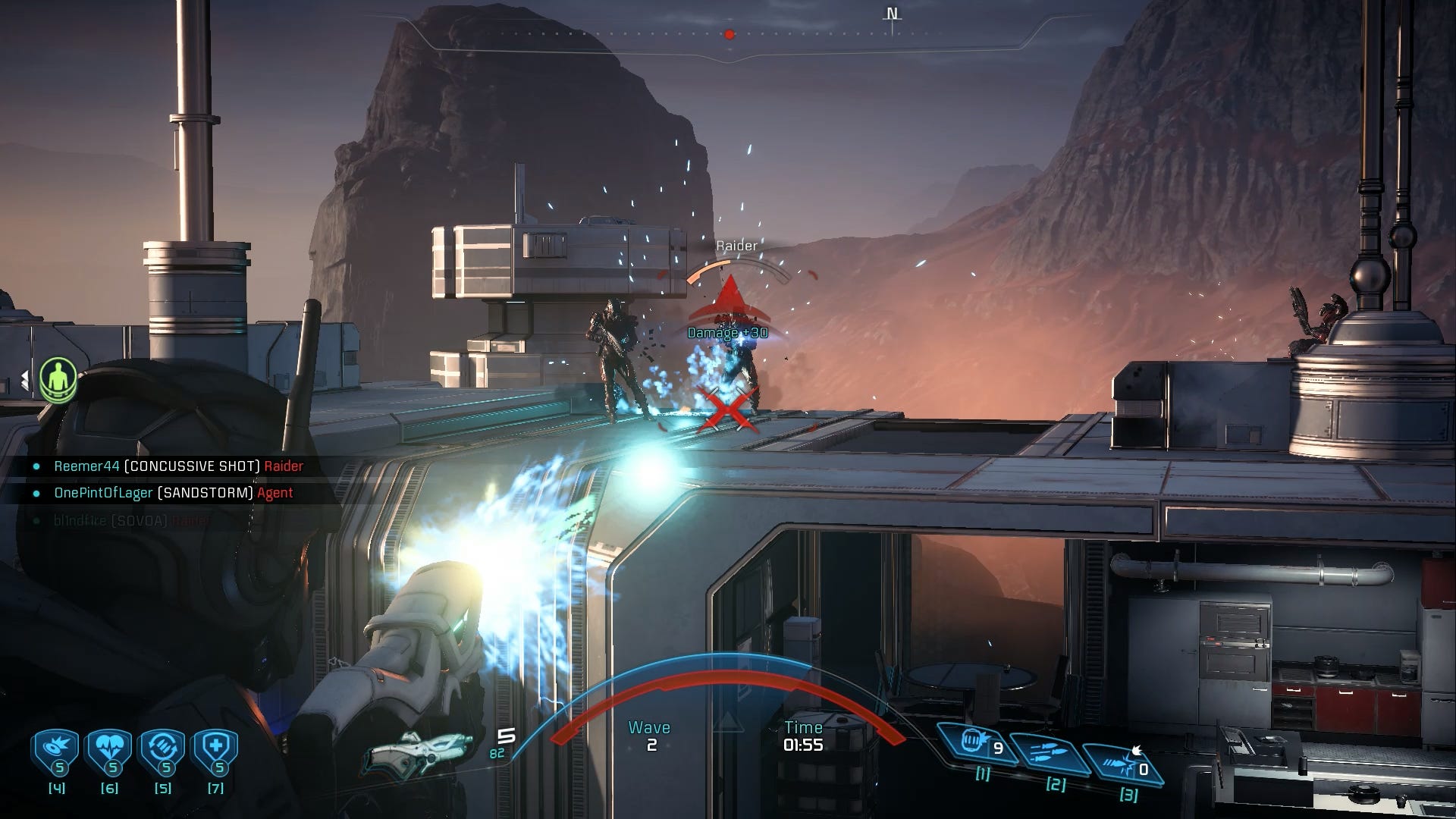Click the green teammate status icon

tap(58, 379)
